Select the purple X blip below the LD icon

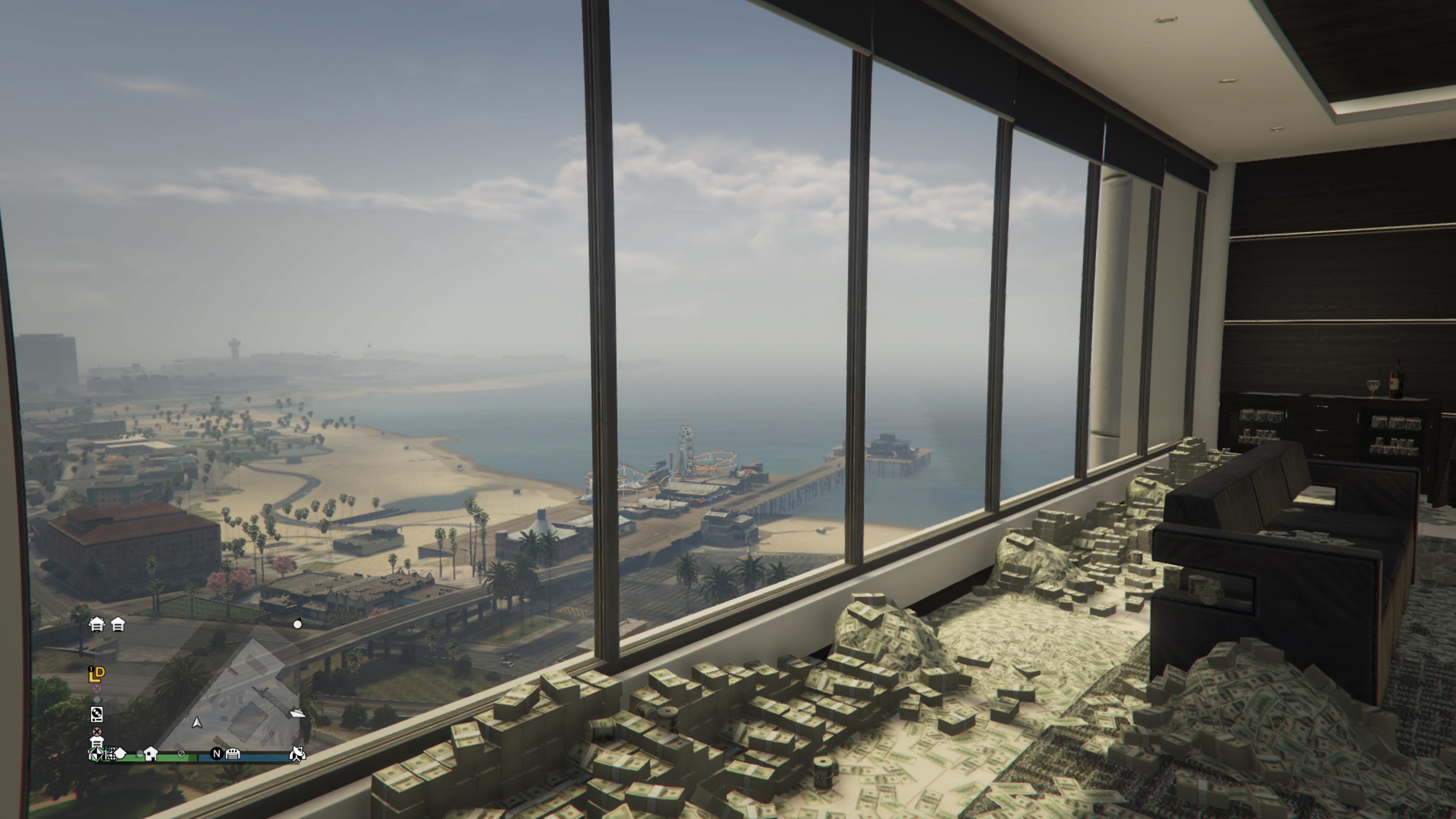[98, 689]
